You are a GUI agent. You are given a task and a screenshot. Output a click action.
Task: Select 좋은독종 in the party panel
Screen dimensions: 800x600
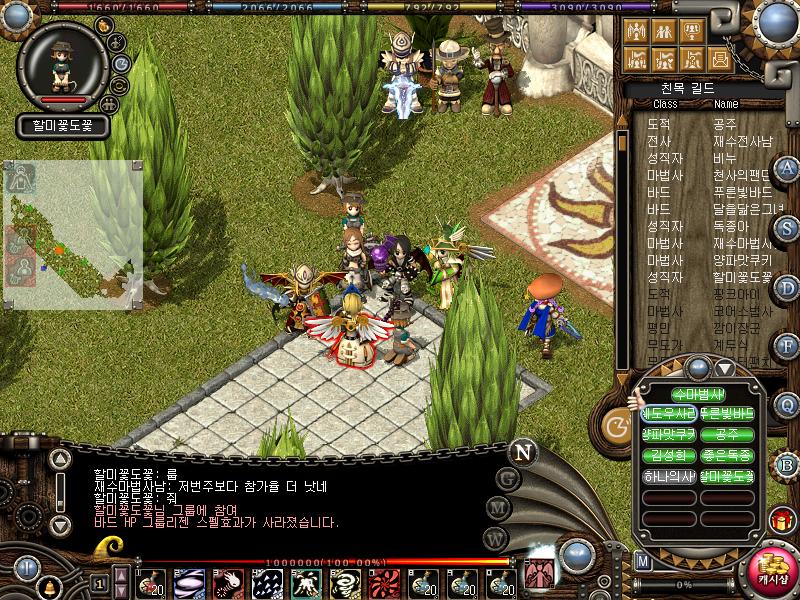(727, 456)
